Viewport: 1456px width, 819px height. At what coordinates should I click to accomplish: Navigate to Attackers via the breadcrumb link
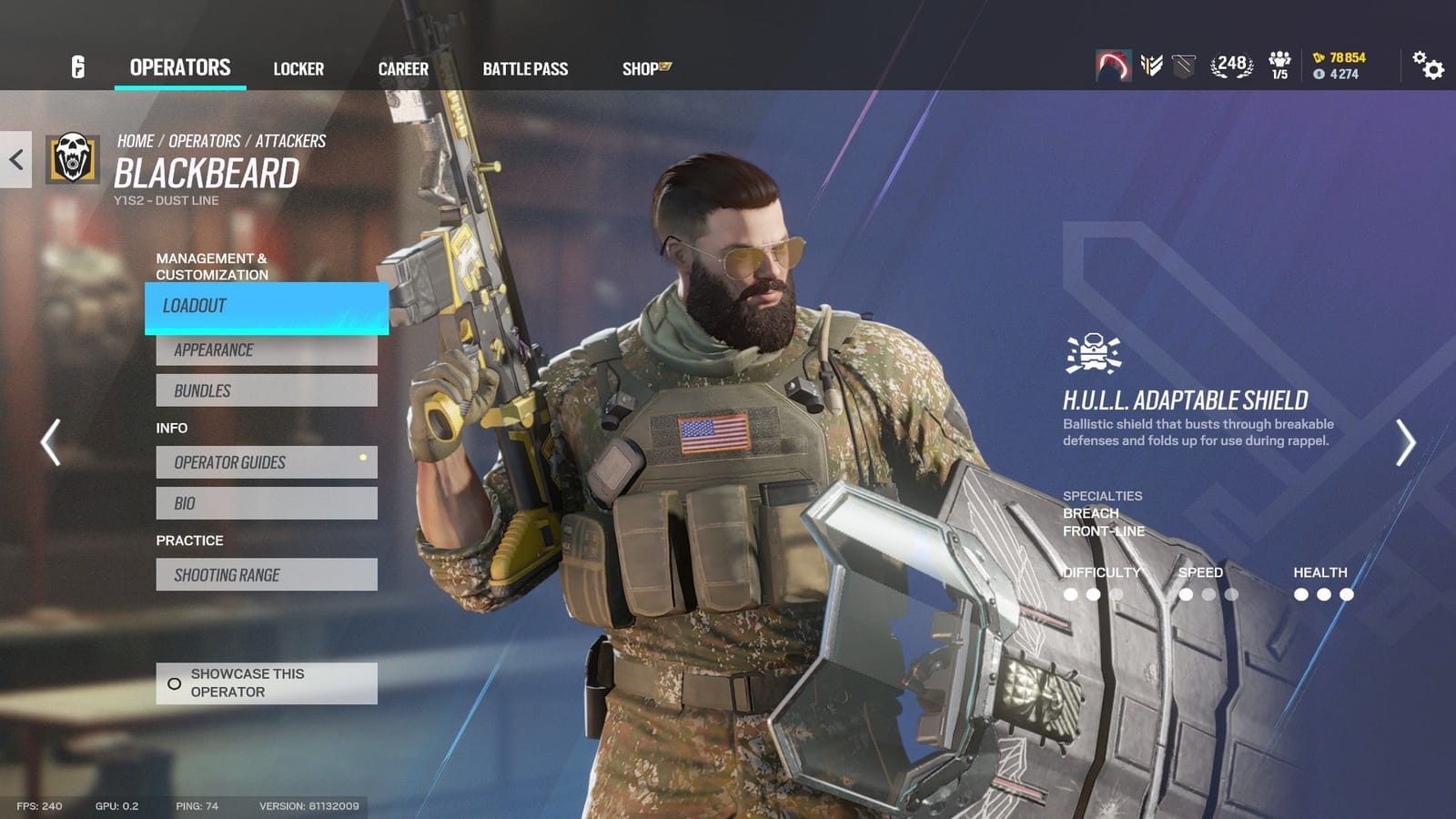click(293, 140)
